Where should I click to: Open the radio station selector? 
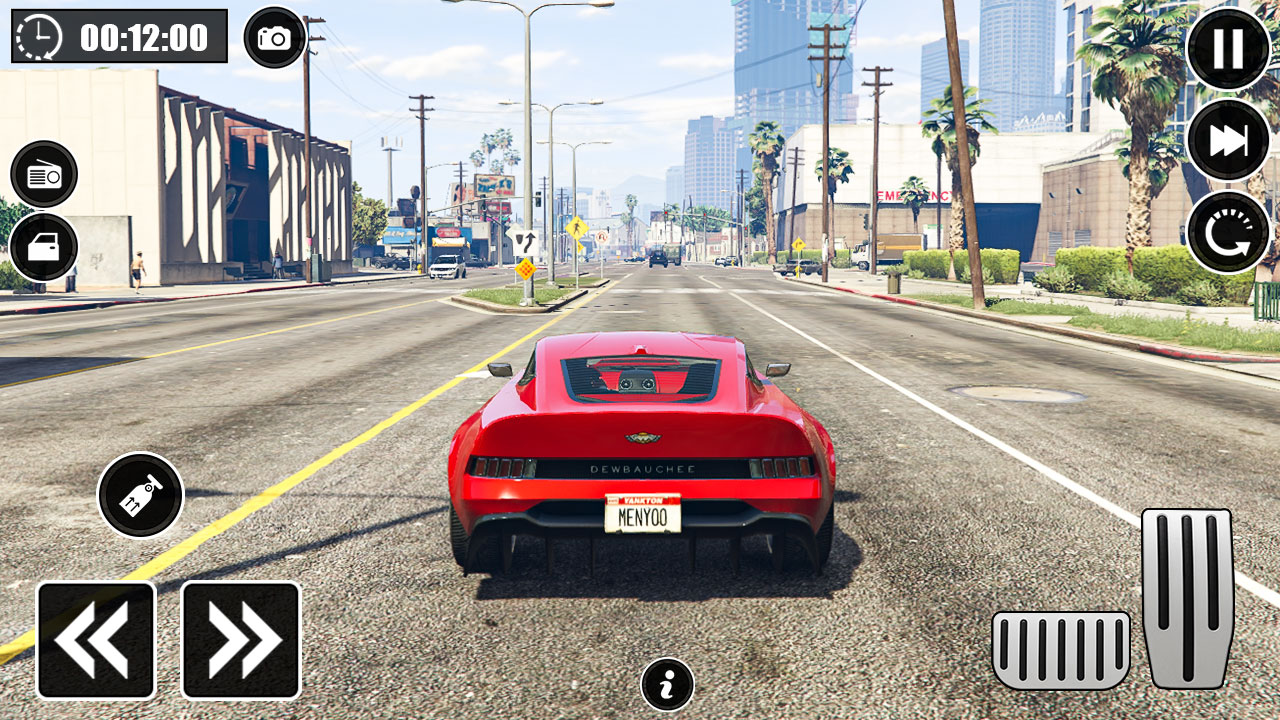pos(42,173)
